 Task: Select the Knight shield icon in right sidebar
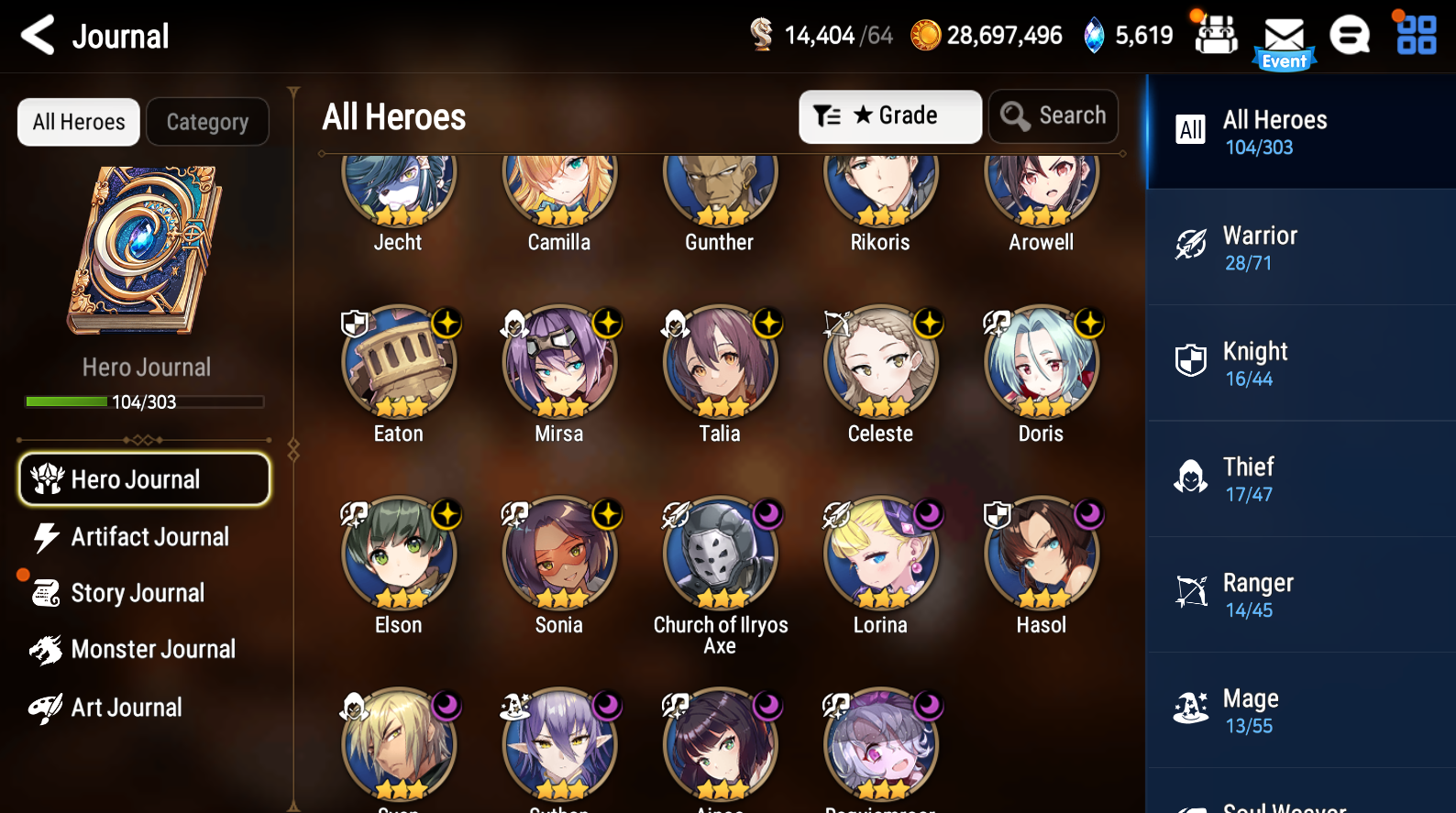1190,360
